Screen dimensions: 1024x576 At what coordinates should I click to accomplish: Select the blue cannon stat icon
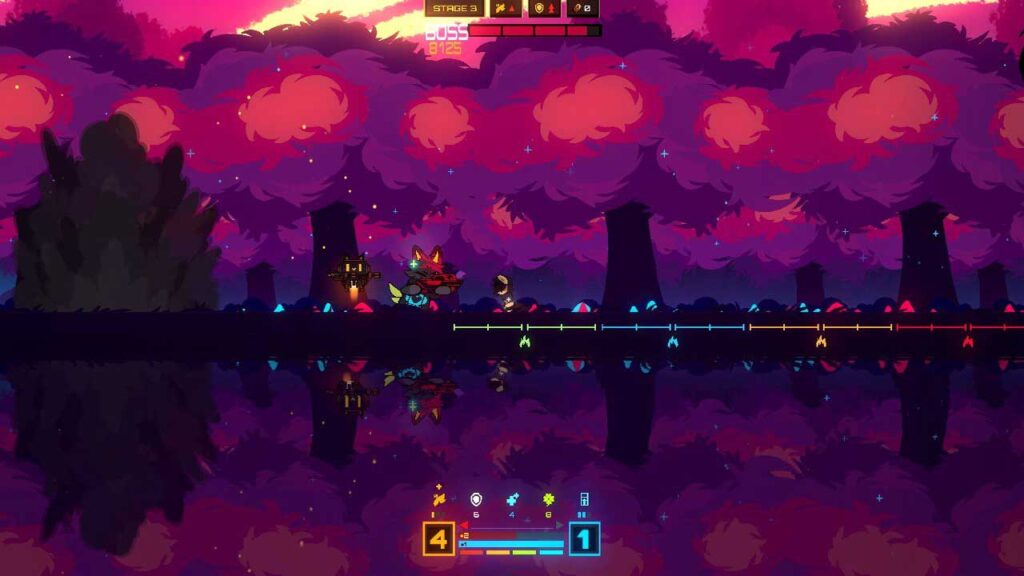click(511, 499)
